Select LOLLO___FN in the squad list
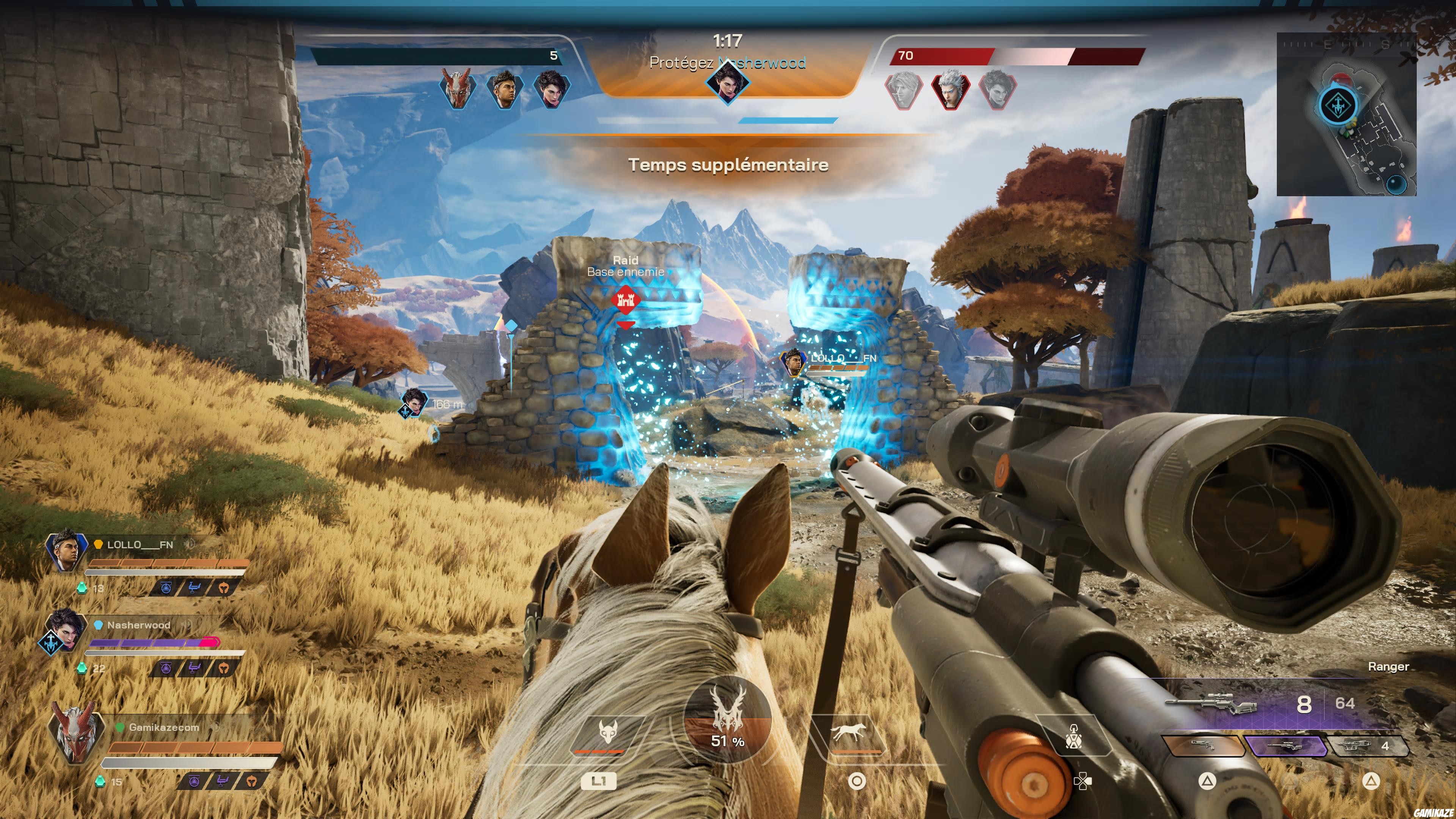 [140, 545]
